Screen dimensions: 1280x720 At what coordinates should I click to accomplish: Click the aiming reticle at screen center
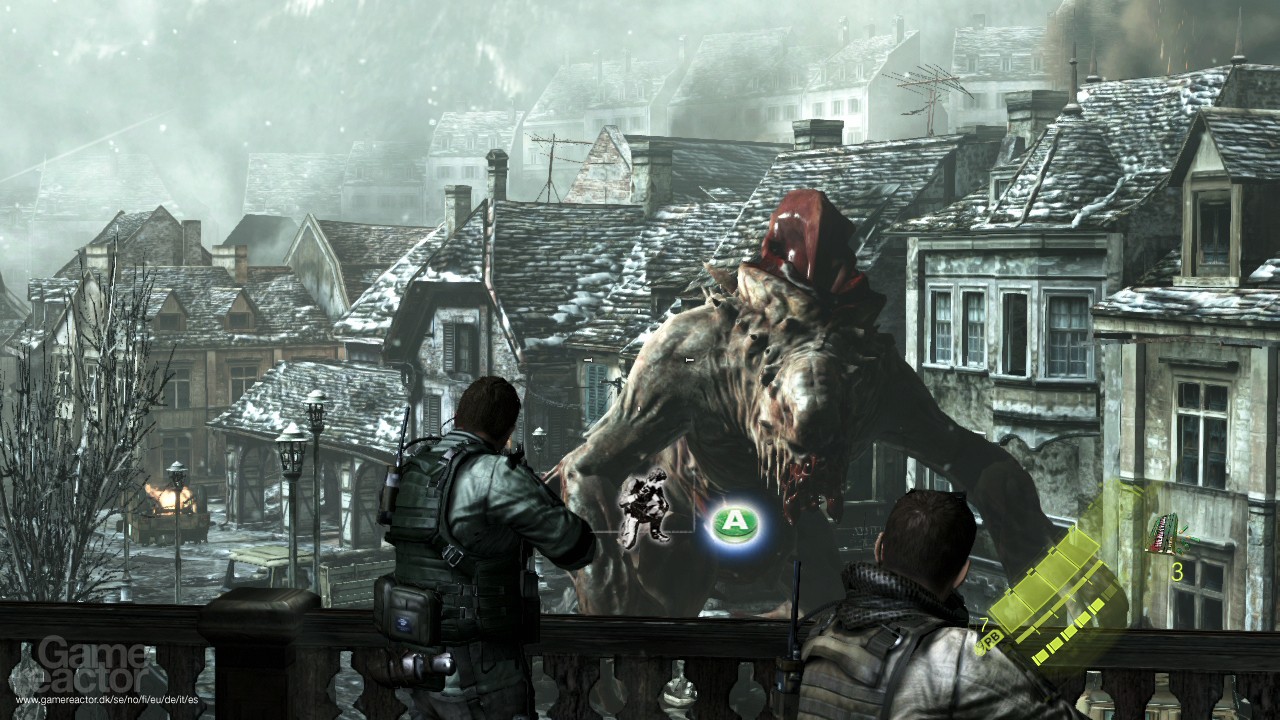pyautogui.click(x=640, y=360)
